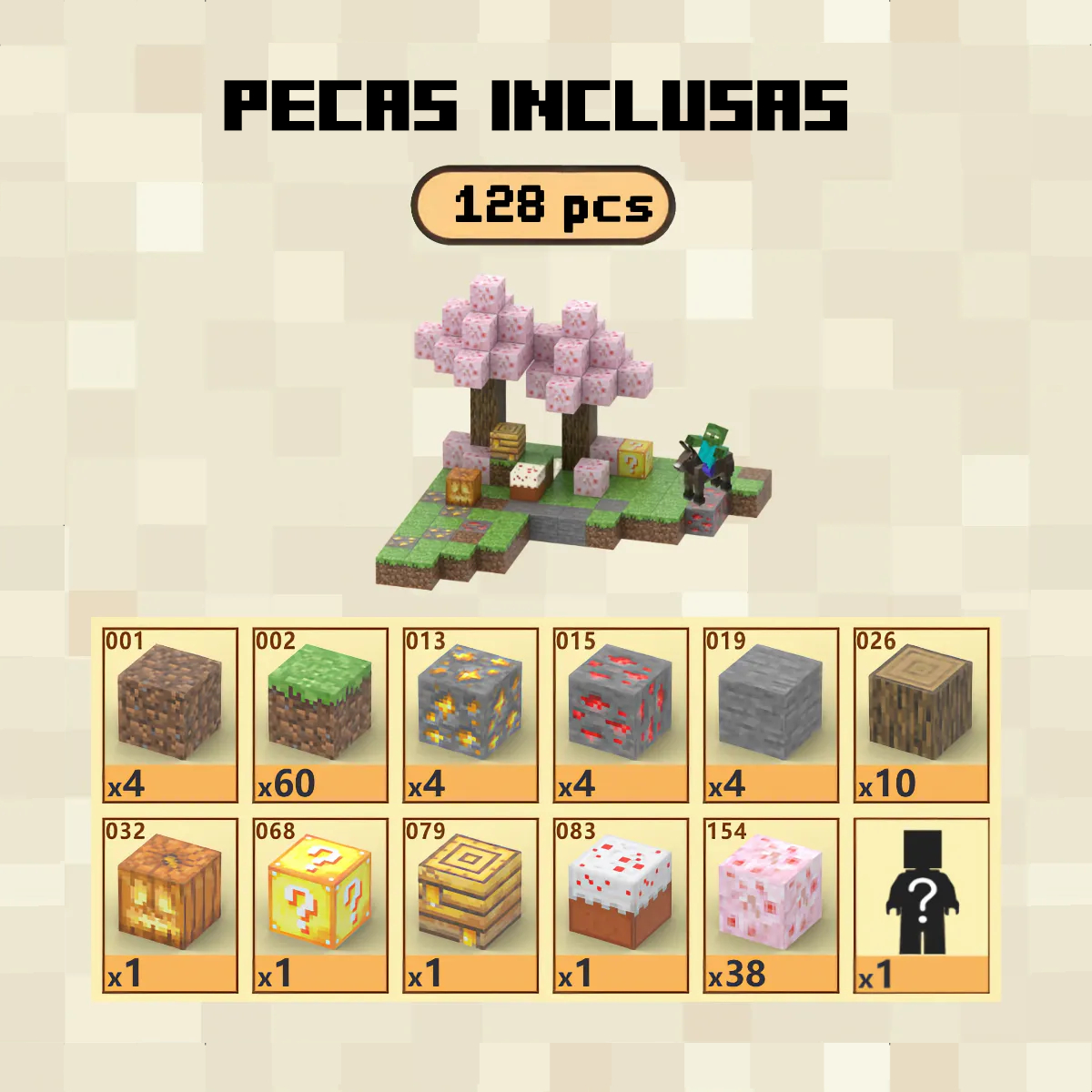Select the beehive block tile 079

coord(470,905)
